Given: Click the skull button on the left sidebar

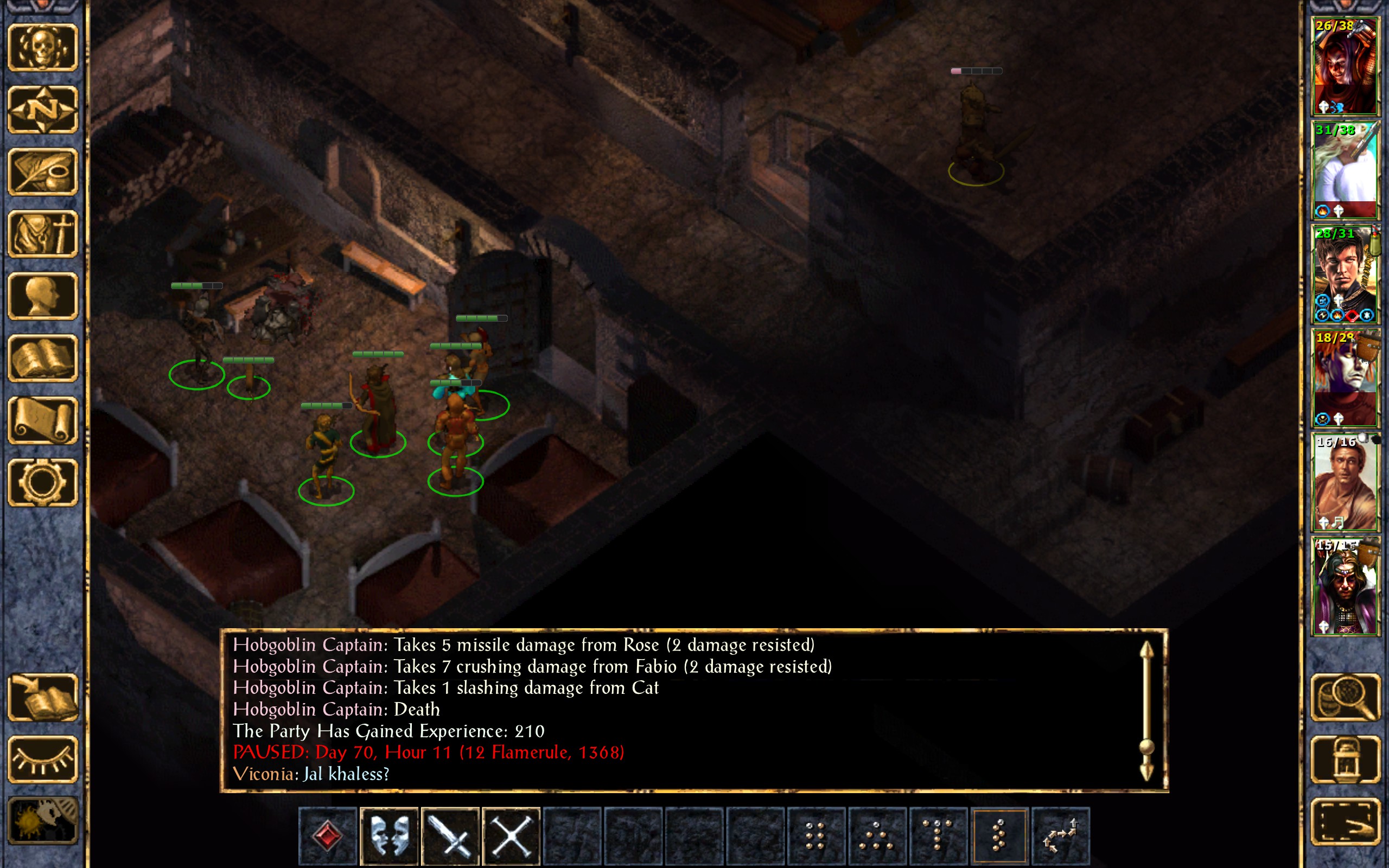Looking at the screenshot, I should (x=42, y=47).
